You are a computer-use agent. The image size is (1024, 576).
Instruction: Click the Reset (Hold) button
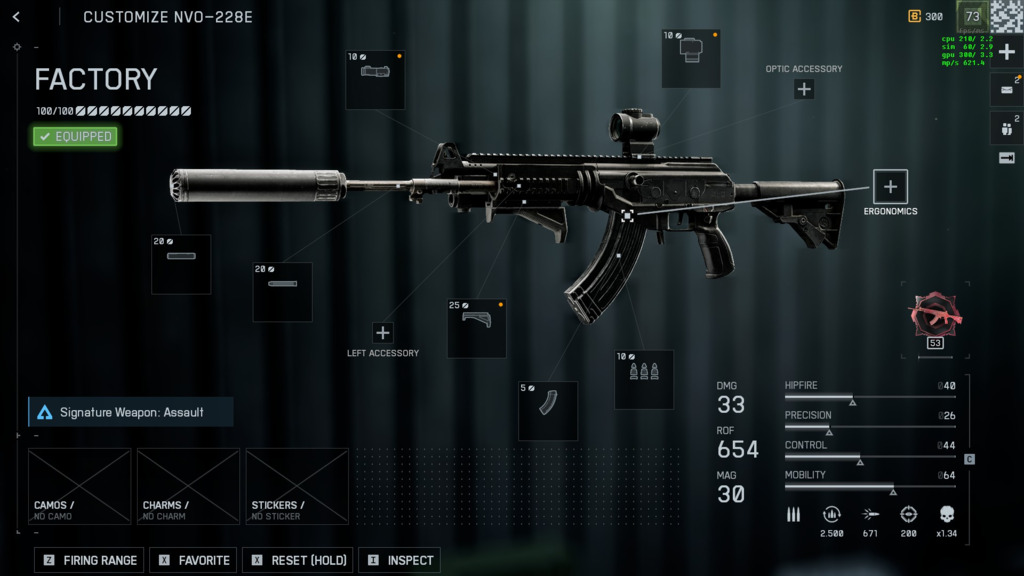pos(298,560)
